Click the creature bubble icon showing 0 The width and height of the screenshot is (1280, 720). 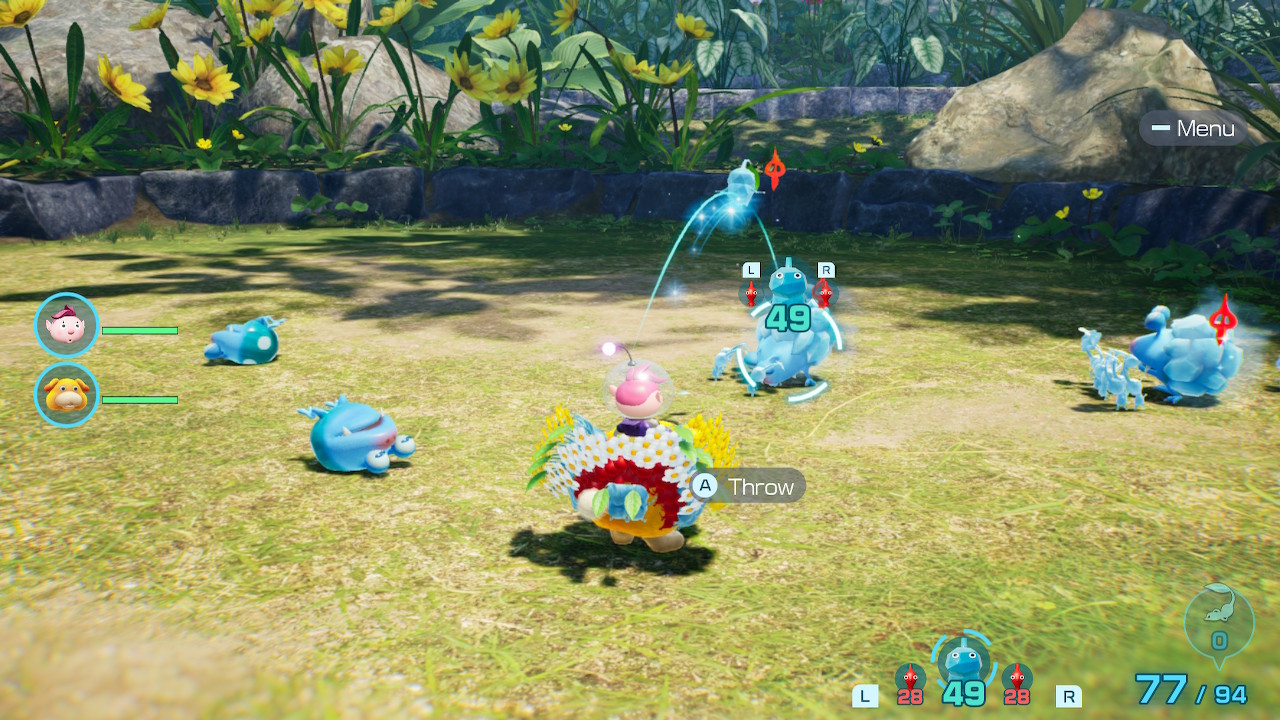(1219, 621)
